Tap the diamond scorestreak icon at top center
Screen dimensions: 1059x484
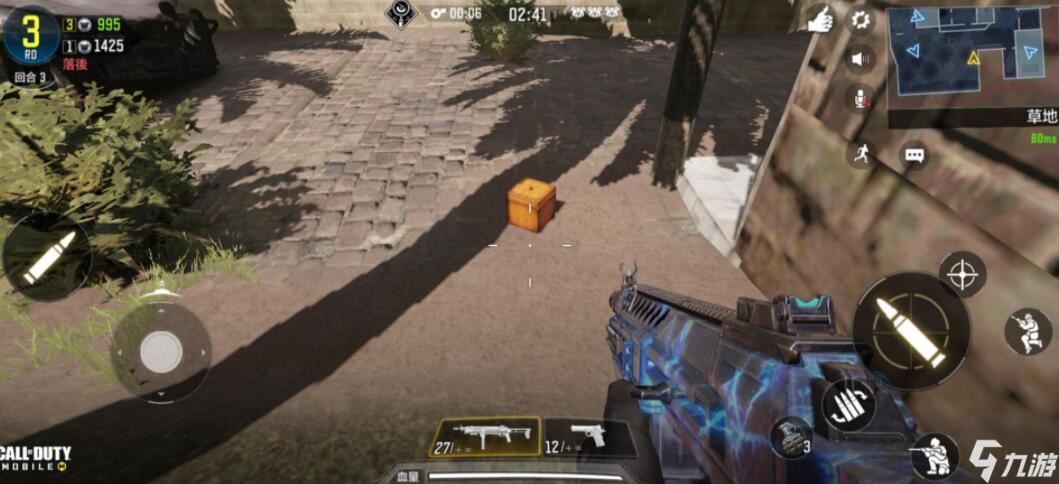[x=401, y=14]
